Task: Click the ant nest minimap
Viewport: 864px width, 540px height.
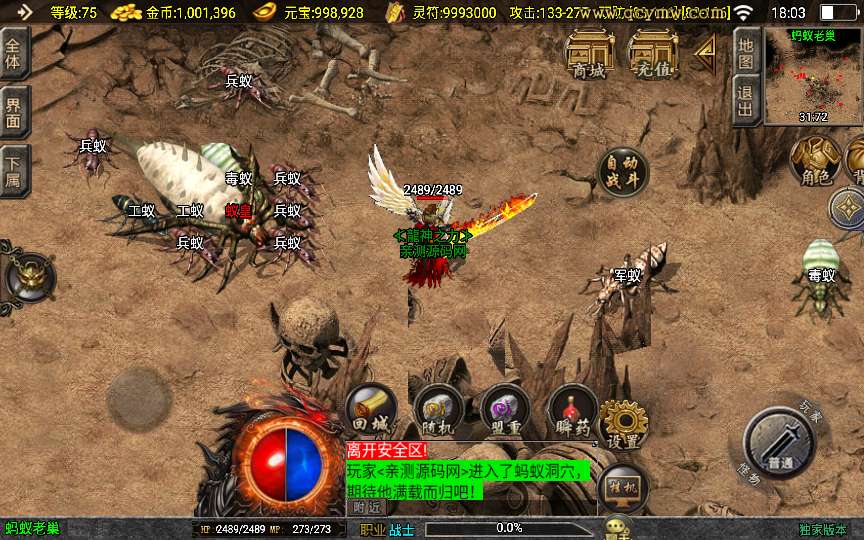Action: pos(813,76)
